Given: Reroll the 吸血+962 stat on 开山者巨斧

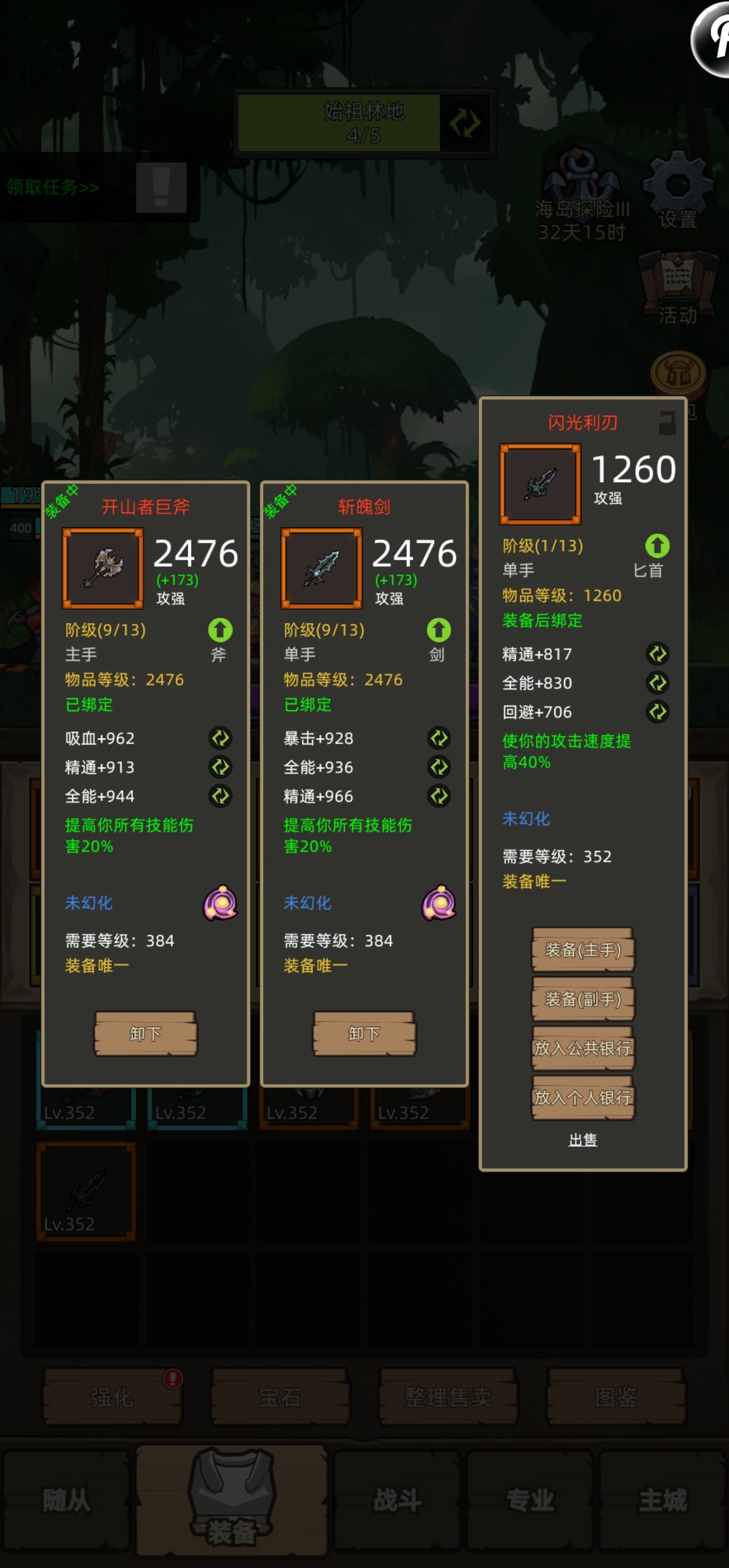Looking at the screenshot, I should click(x=221, y=739).
